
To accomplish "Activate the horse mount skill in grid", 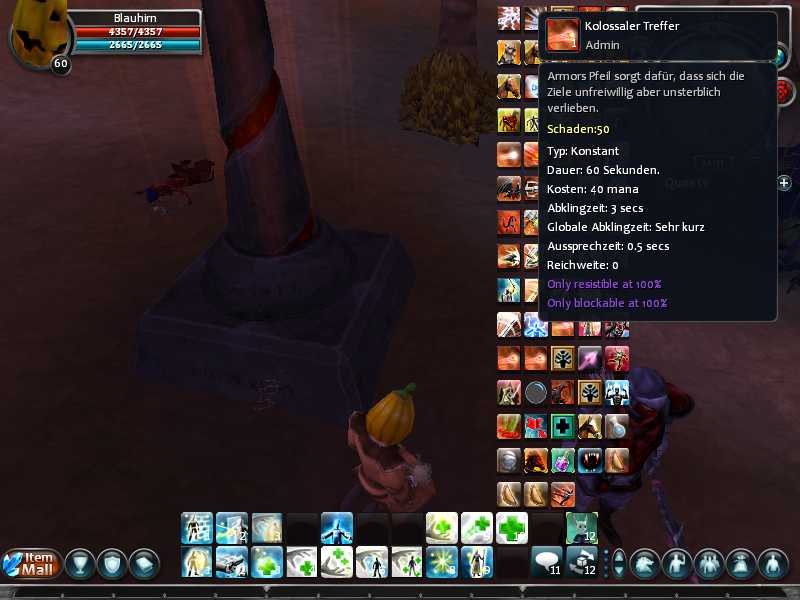I will (x=590, y=426).
